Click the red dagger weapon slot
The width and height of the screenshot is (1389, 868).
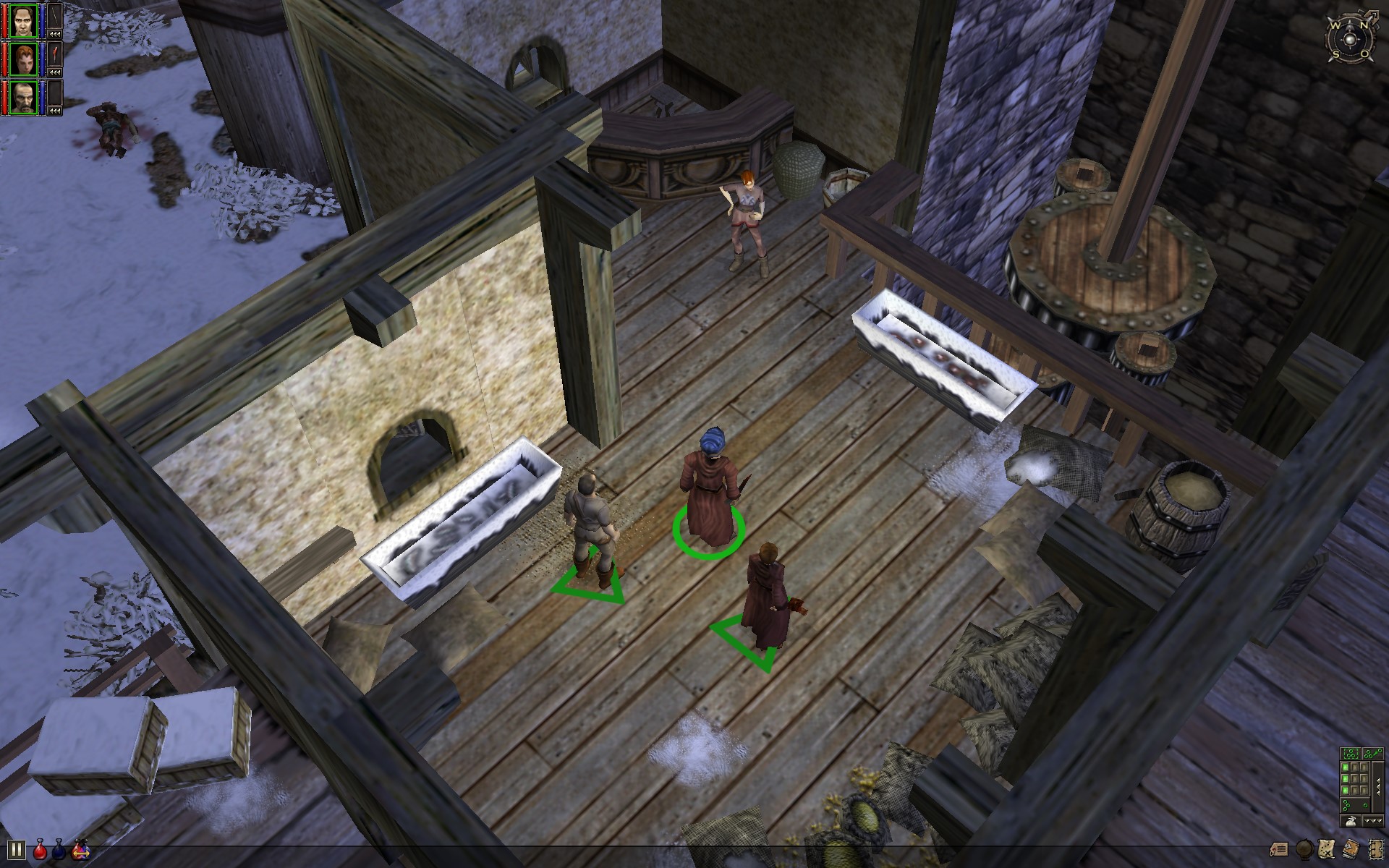coord(55,54)
